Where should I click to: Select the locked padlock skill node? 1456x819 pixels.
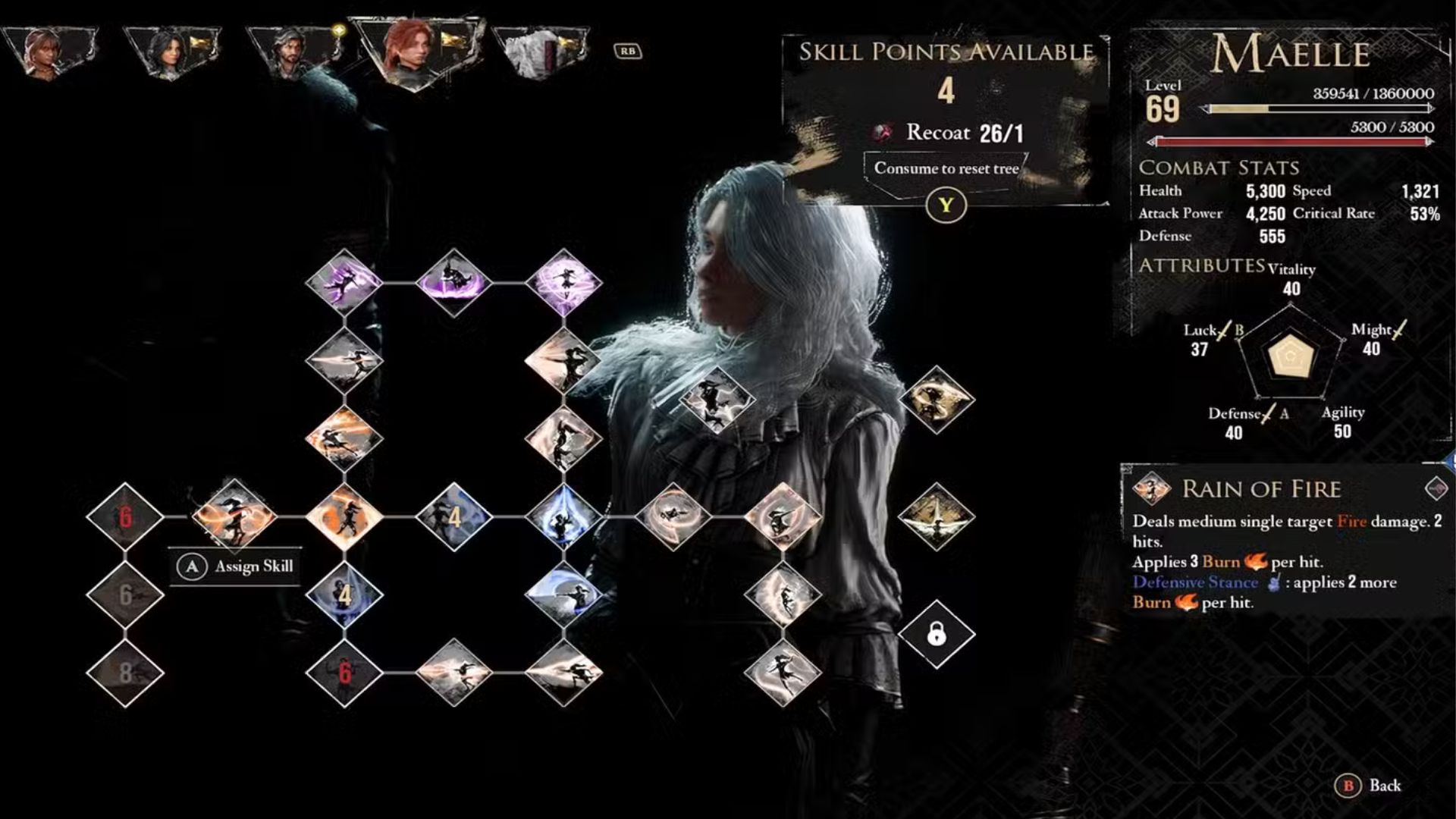coord(937,633)
